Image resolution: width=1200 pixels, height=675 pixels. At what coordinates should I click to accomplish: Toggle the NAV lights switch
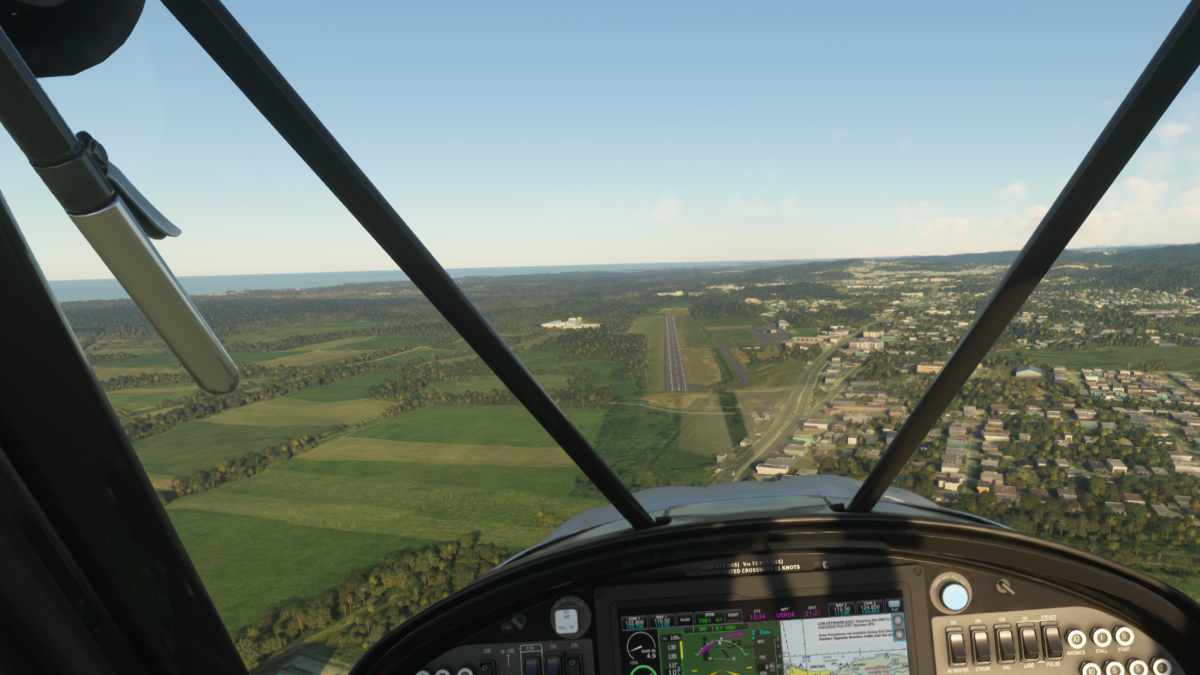(x=1004, y=644)
